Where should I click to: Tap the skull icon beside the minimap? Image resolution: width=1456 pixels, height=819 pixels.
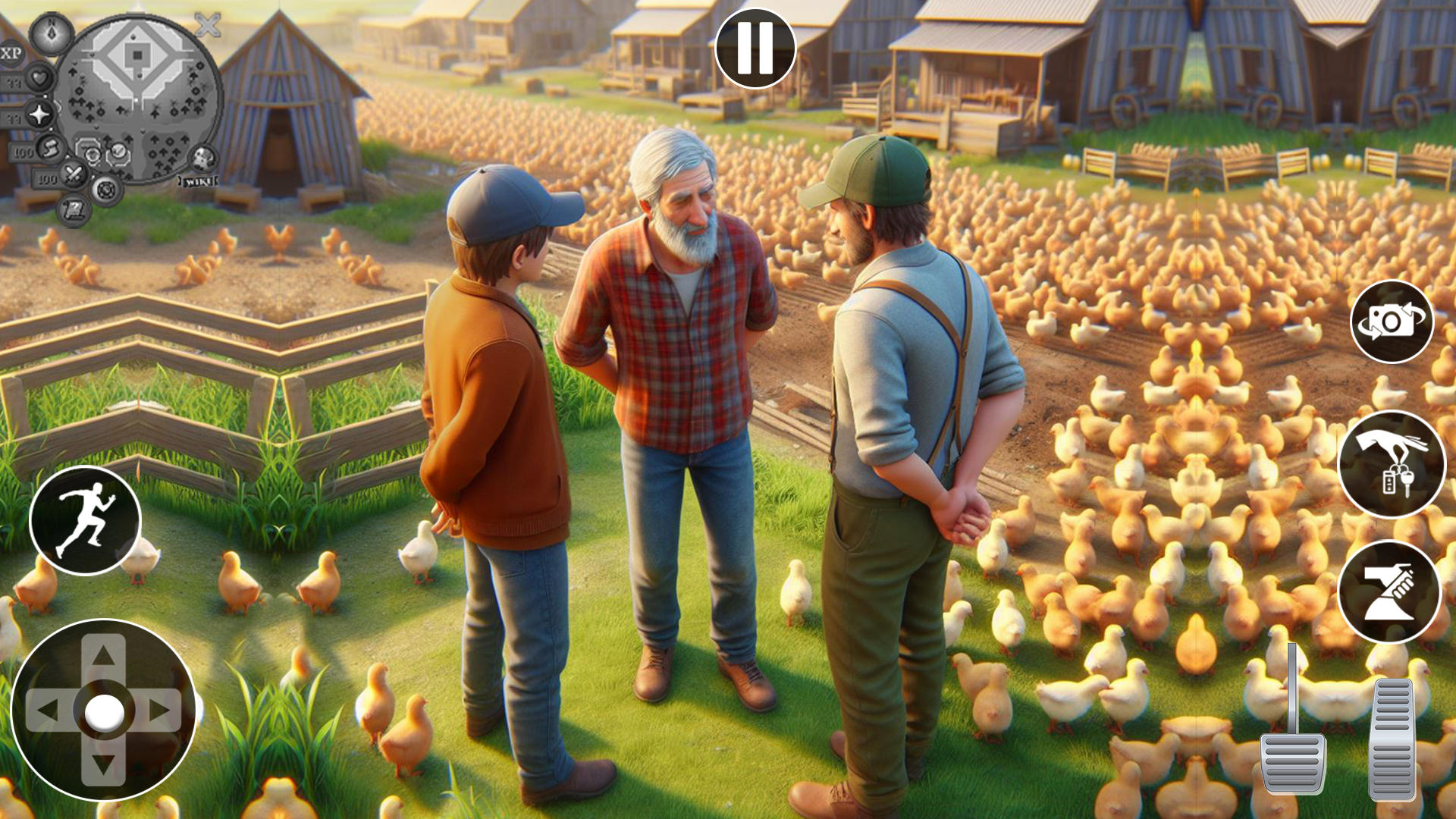[202, 157]
